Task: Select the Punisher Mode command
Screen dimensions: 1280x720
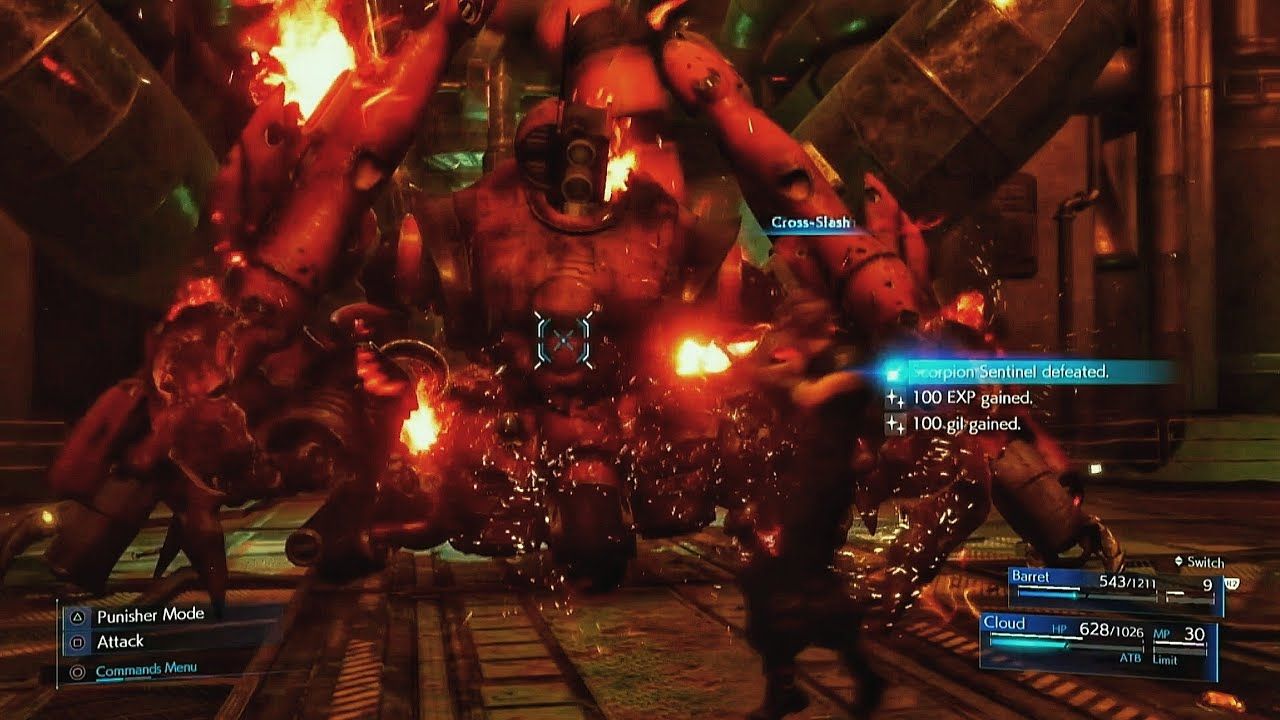Action: coord(149,616)
